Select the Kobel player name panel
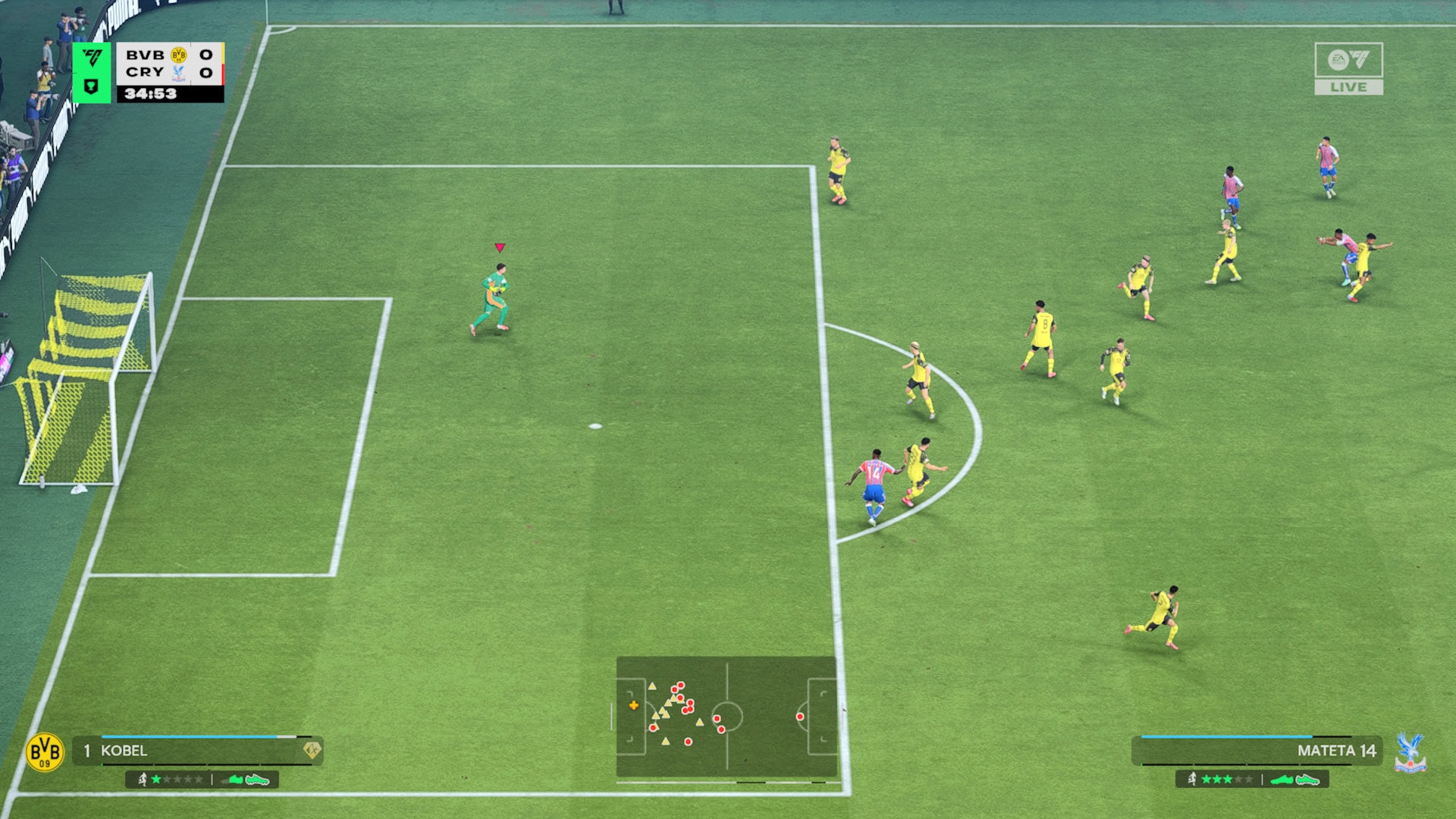Viewport: 1456px width, 819px height. [x=197, y=751]
